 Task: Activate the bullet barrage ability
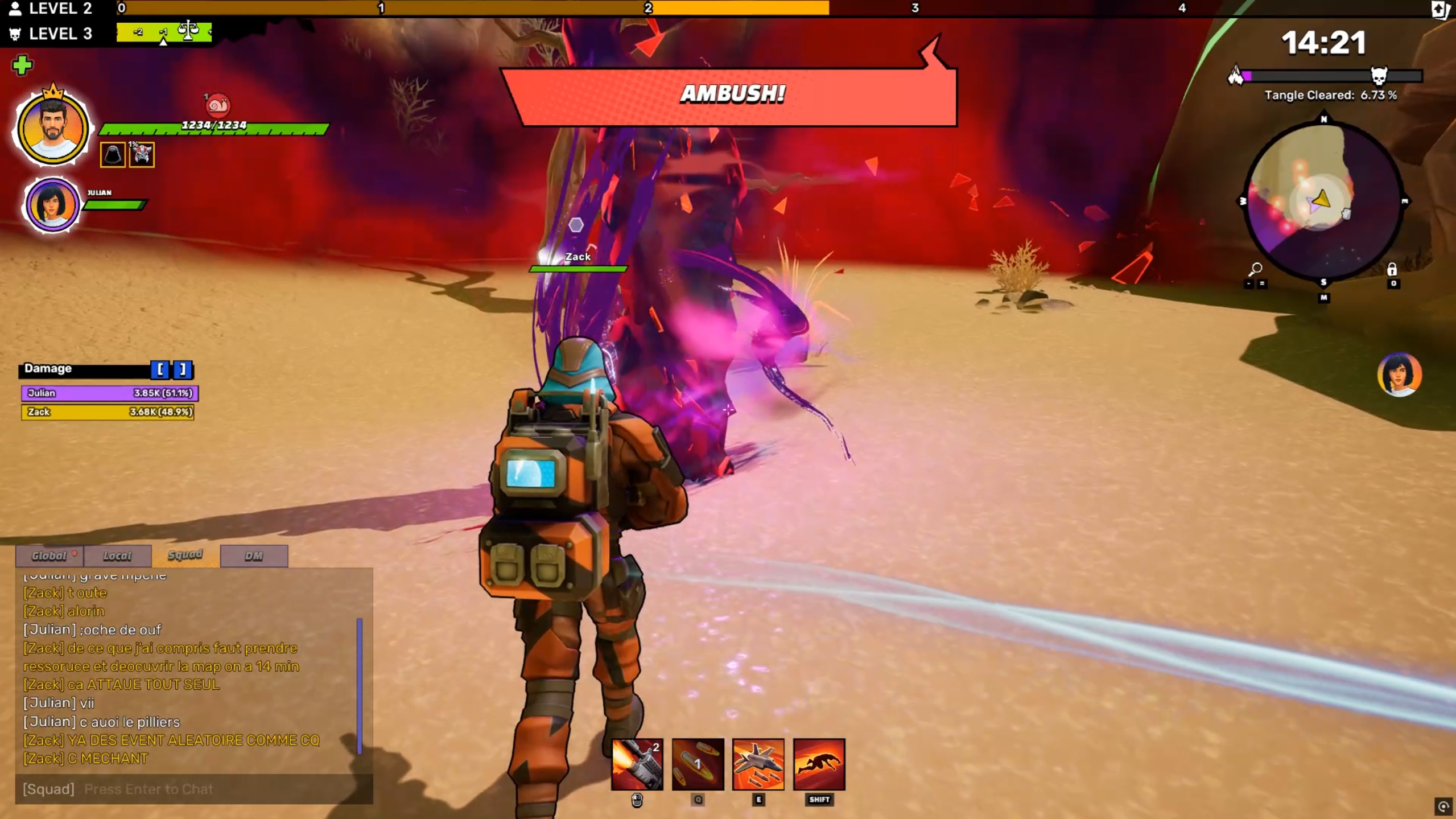pos(698,764)
